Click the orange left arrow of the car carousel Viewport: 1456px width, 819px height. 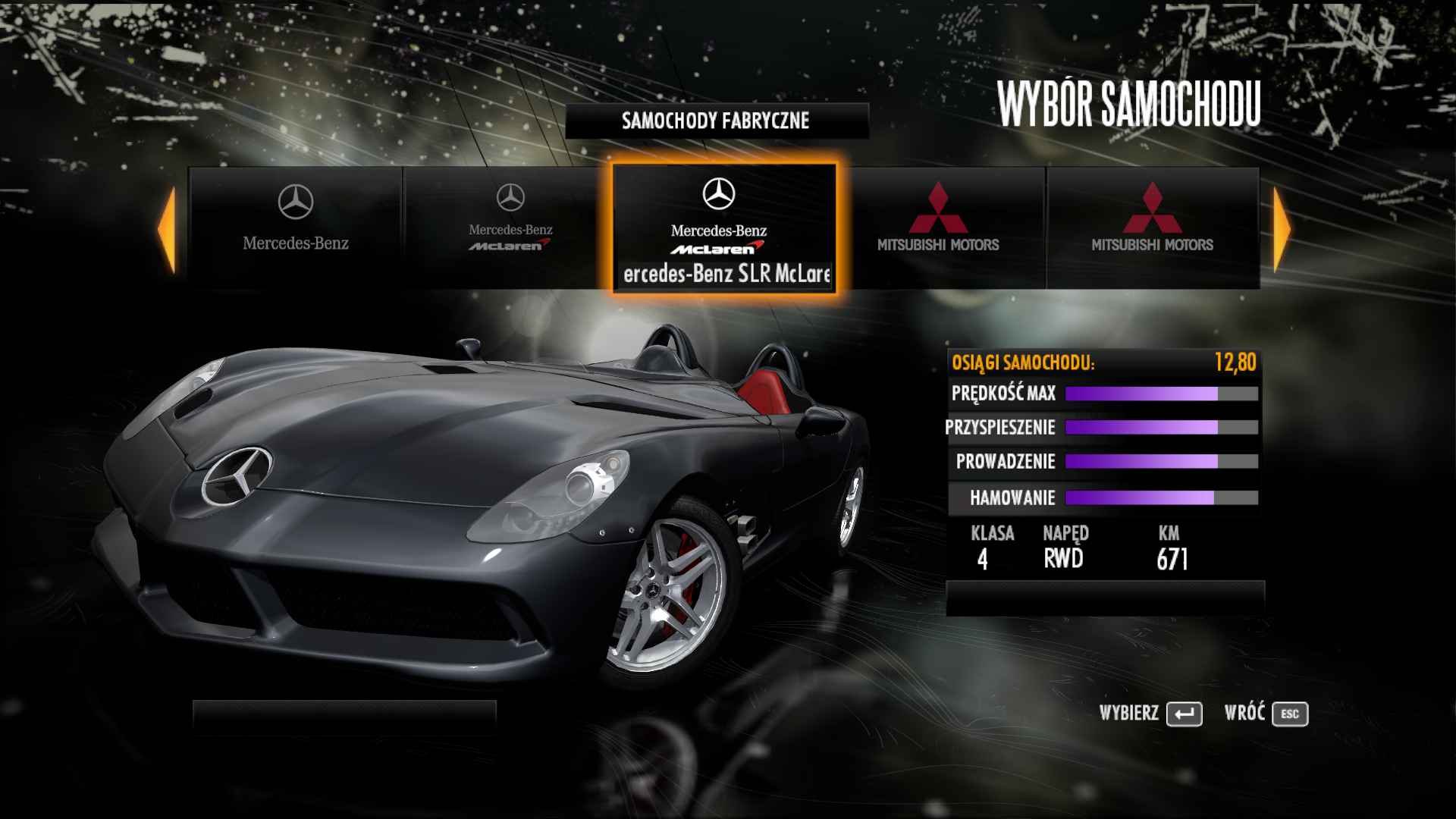(168, 229)
